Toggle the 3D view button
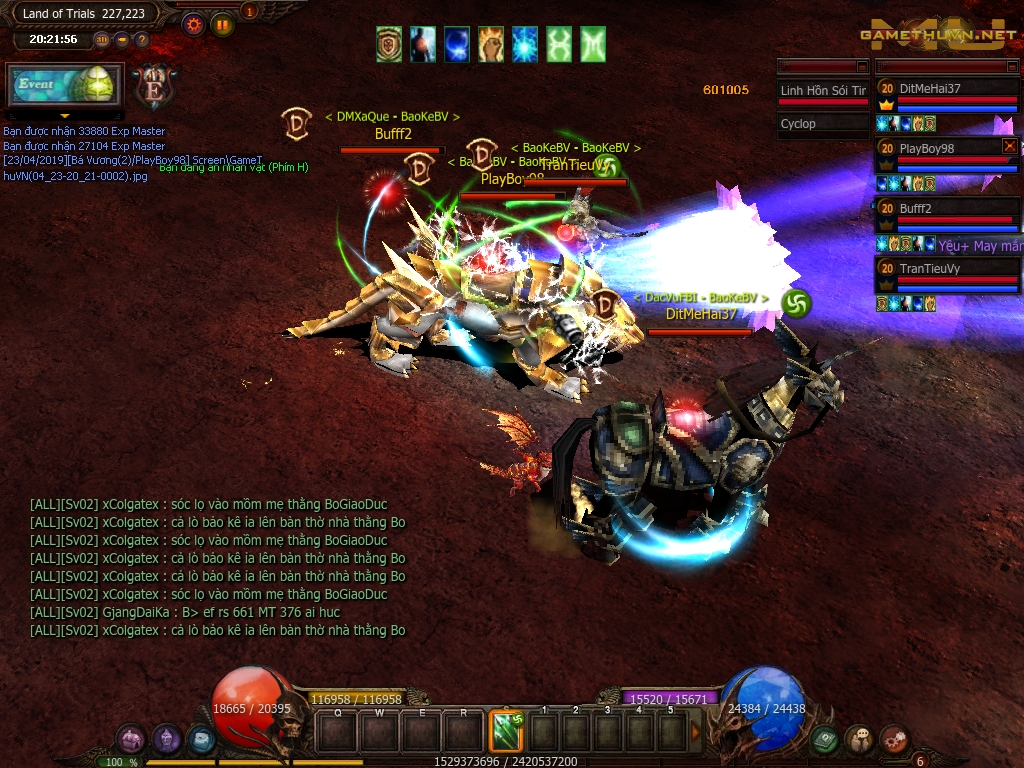This screenshot has height=768, width=1024. coord(102,40)
